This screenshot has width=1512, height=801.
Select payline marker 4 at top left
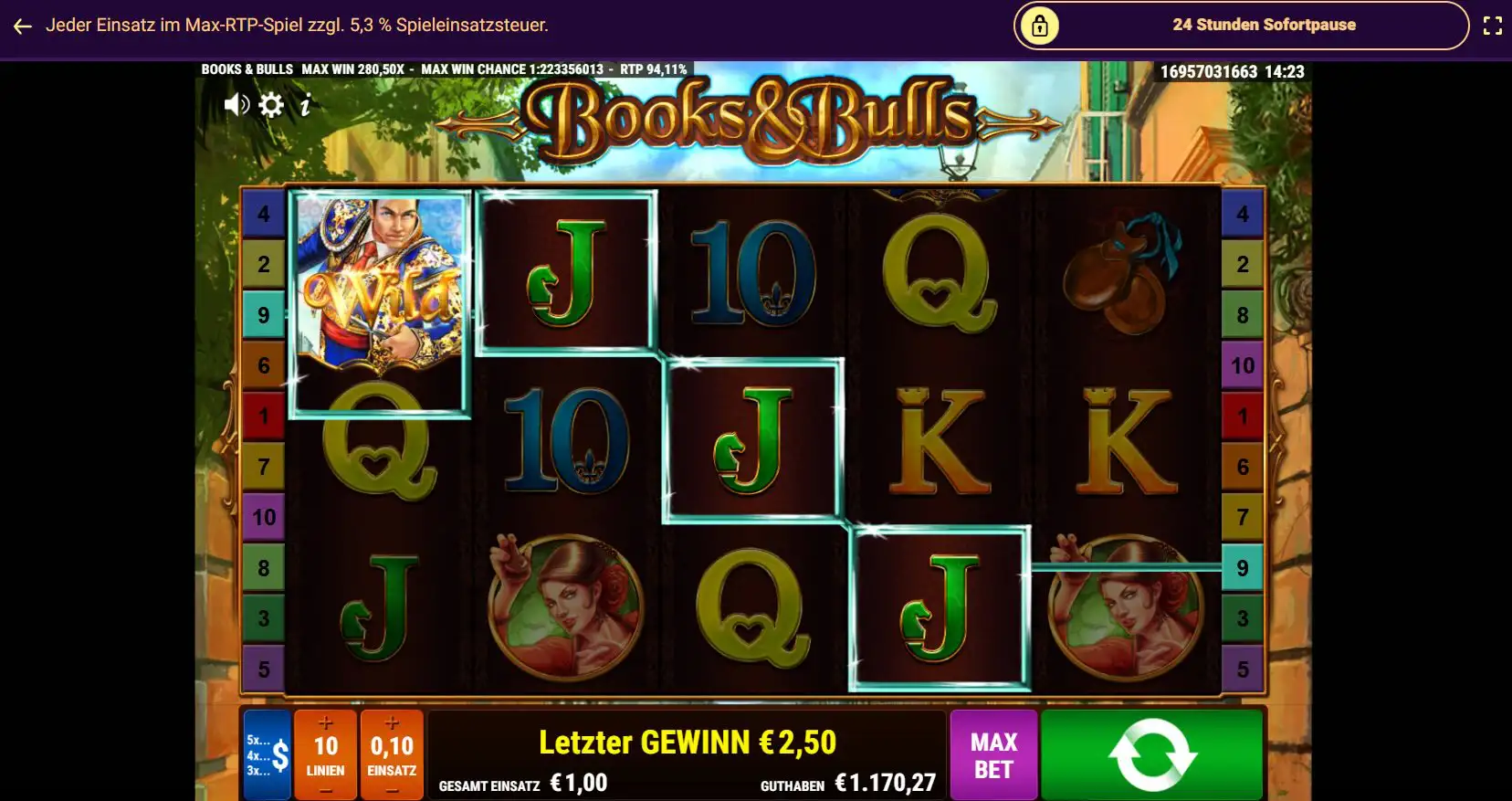264,215
